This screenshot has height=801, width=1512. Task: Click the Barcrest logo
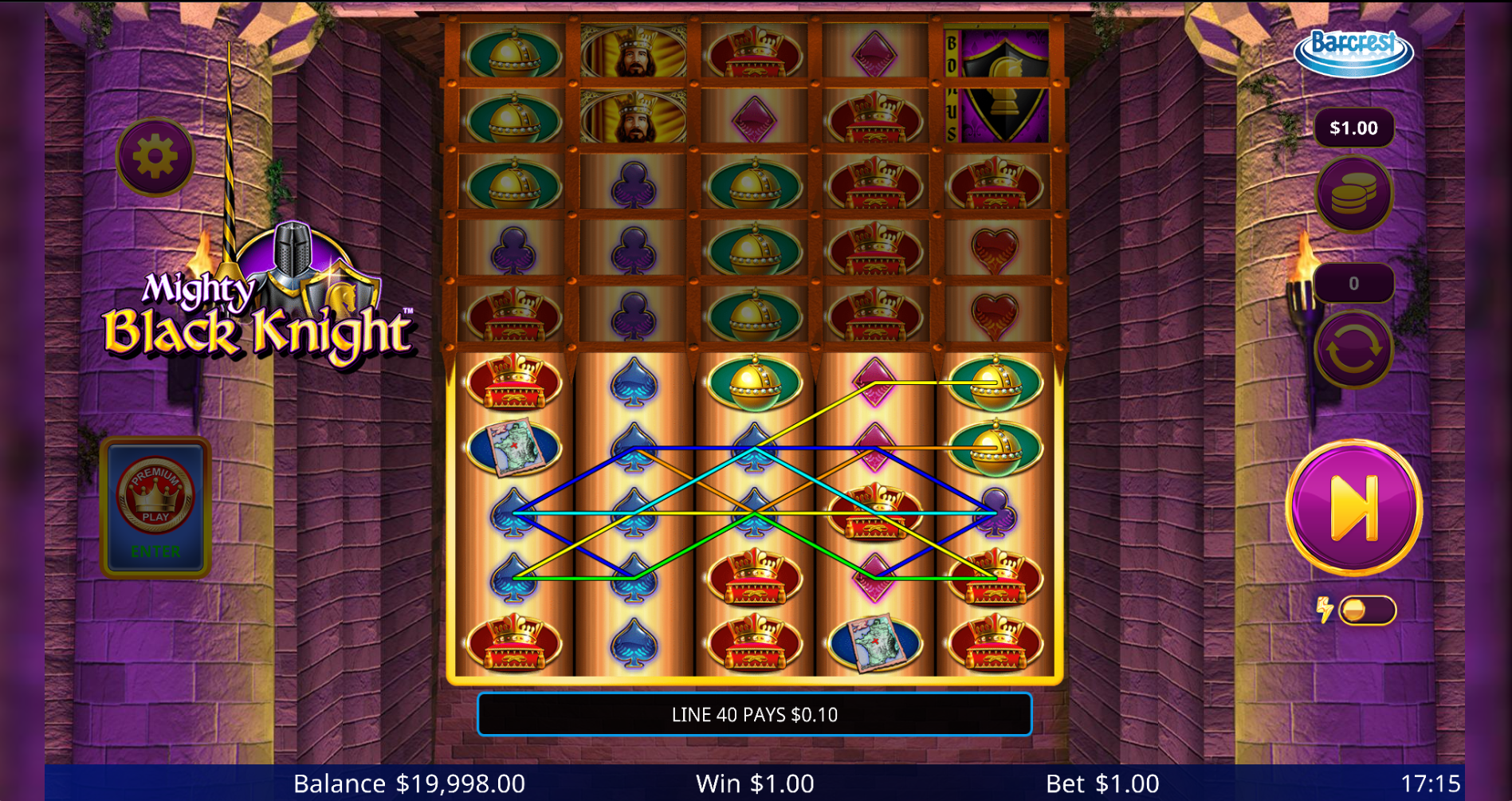pos(1353,51)
